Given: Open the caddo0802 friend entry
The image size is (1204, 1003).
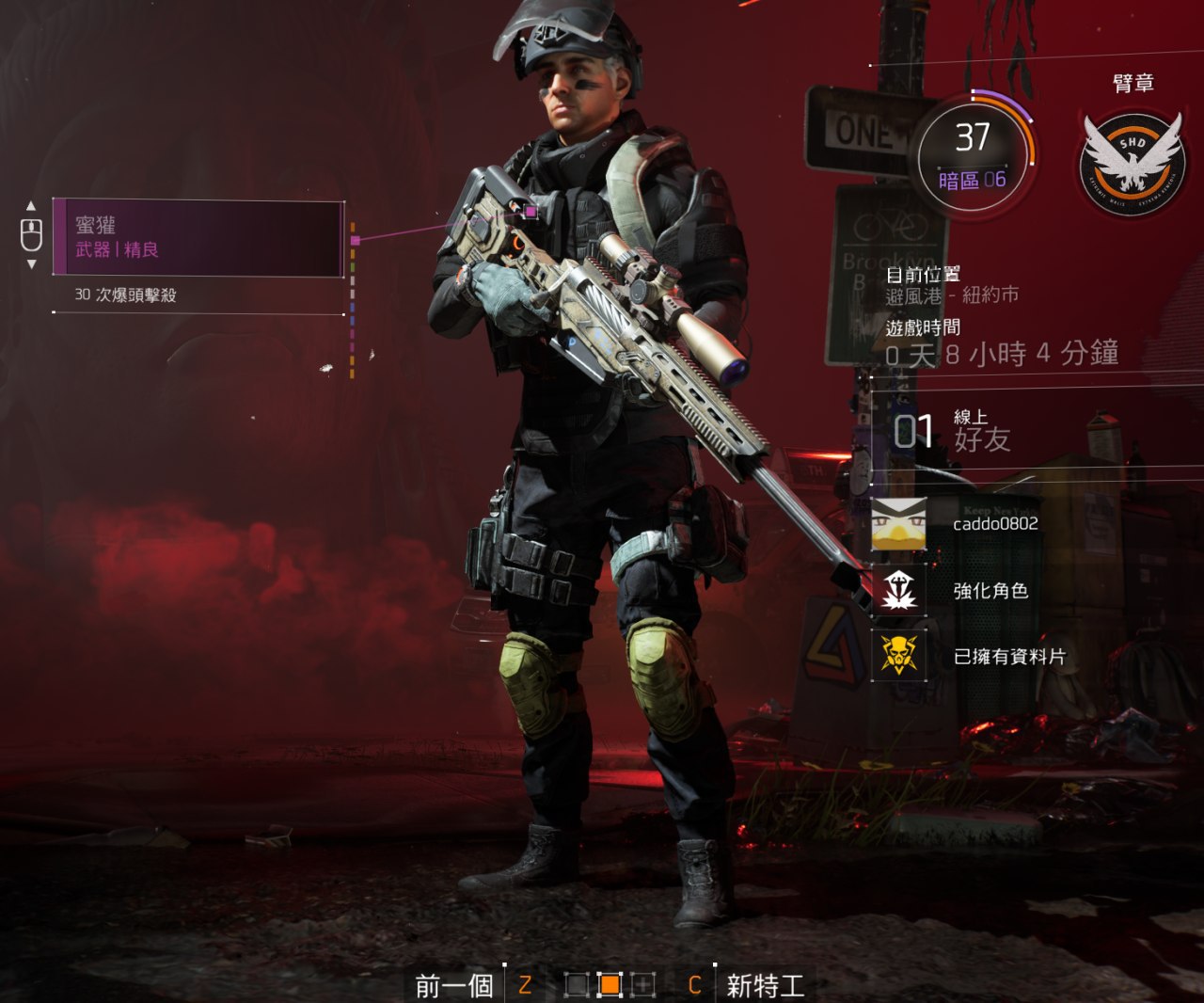Looking at the screenshot, I should point(994,524).
